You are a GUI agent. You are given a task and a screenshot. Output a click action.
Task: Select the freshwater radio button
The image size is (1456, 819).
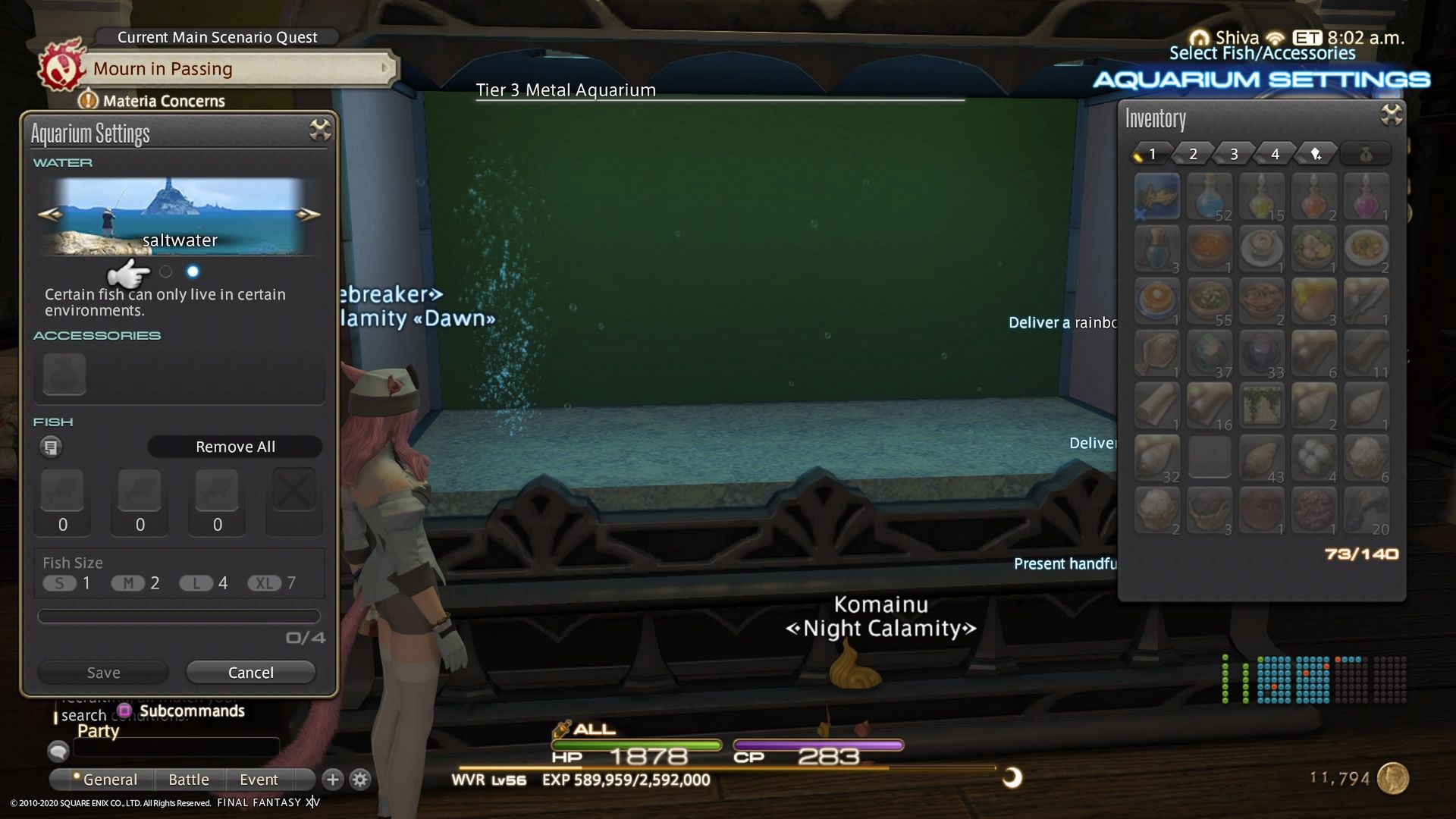167,271
